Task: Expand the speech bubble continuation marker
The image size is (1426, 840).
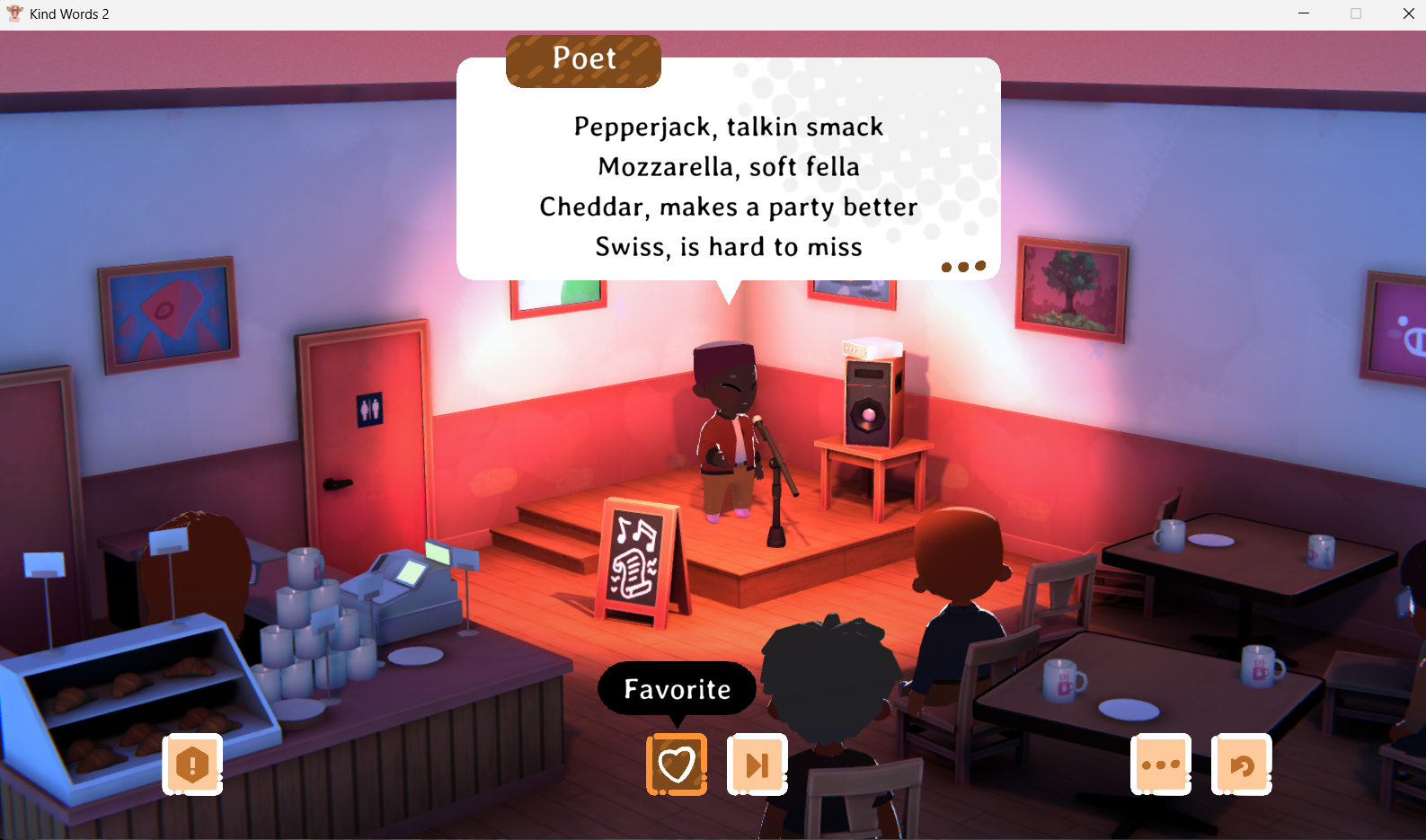Action: (963, 266)
